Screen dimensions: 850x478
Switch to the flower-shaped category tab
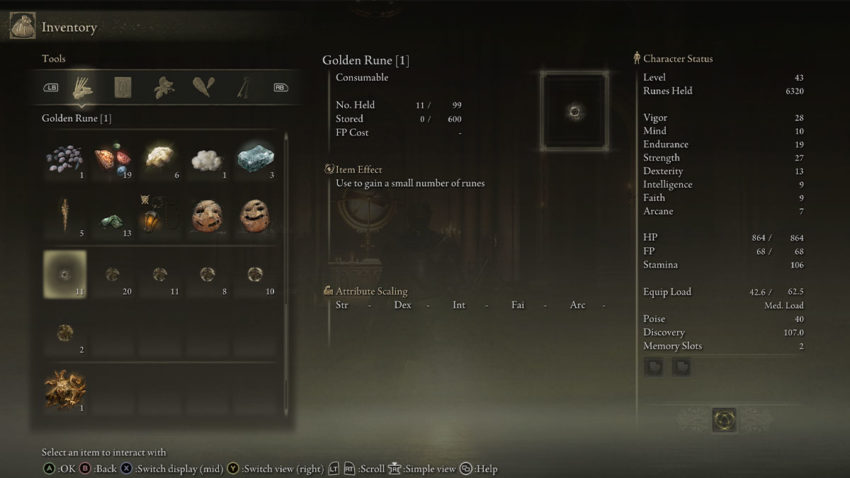point(163,87)
